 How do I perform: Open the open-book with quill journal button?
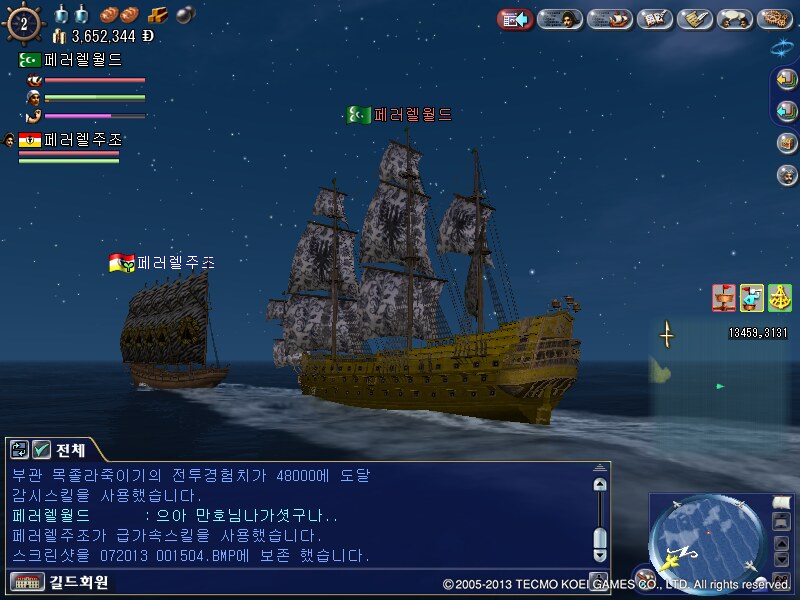coord(654,19)
